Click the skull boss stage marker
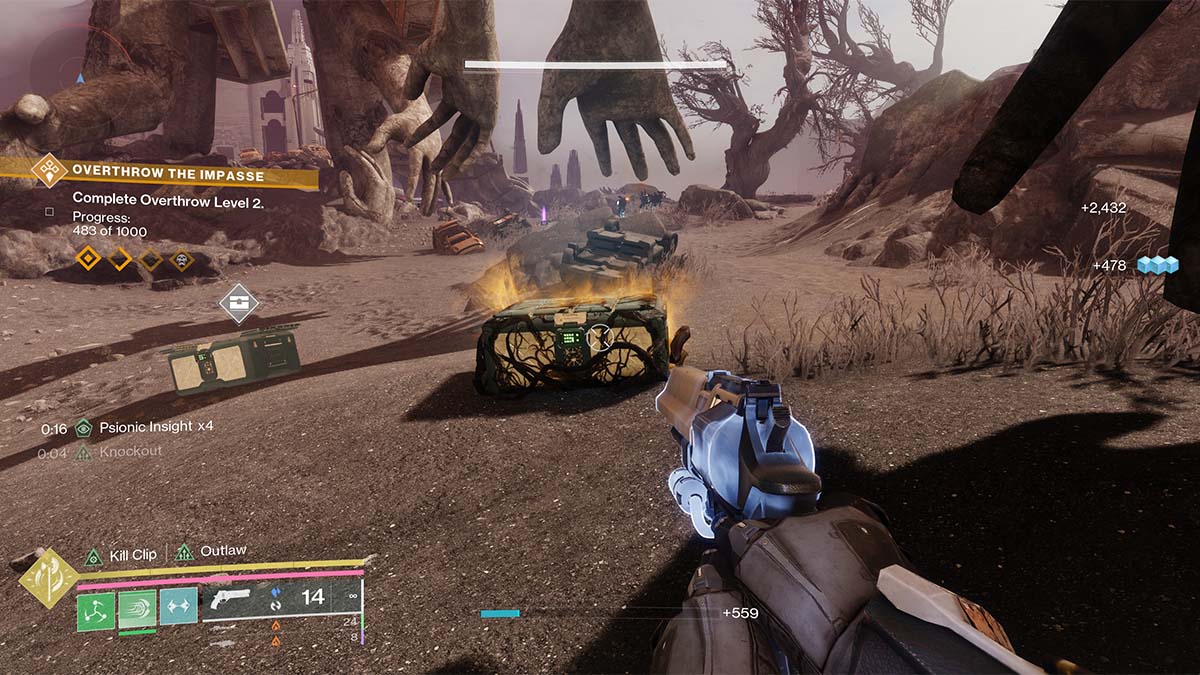The image size is (1200, 675). click(x=181, y=260)
